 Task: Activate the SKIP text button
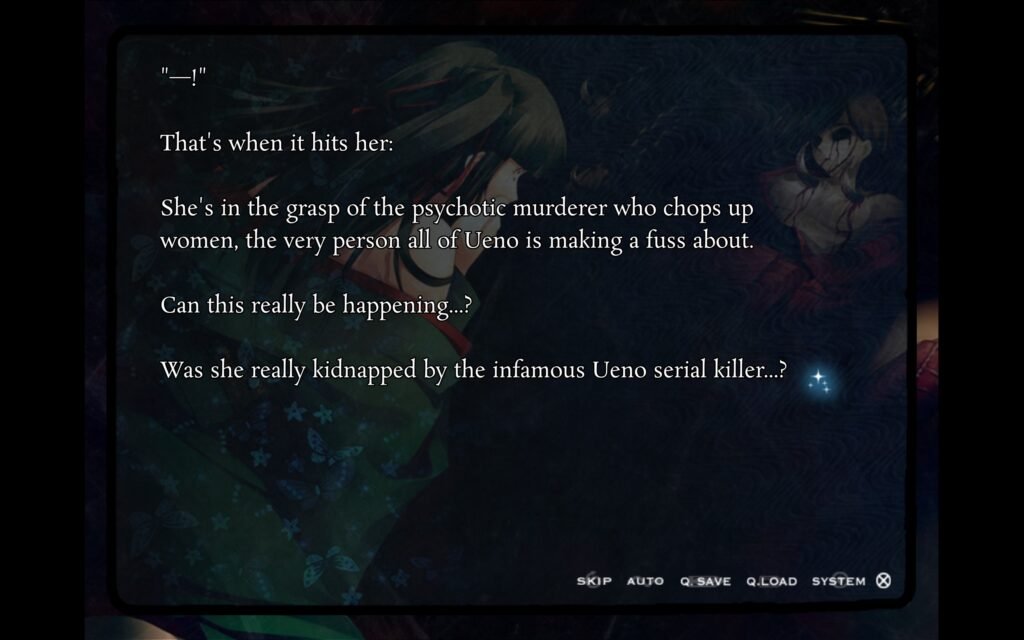594,581
